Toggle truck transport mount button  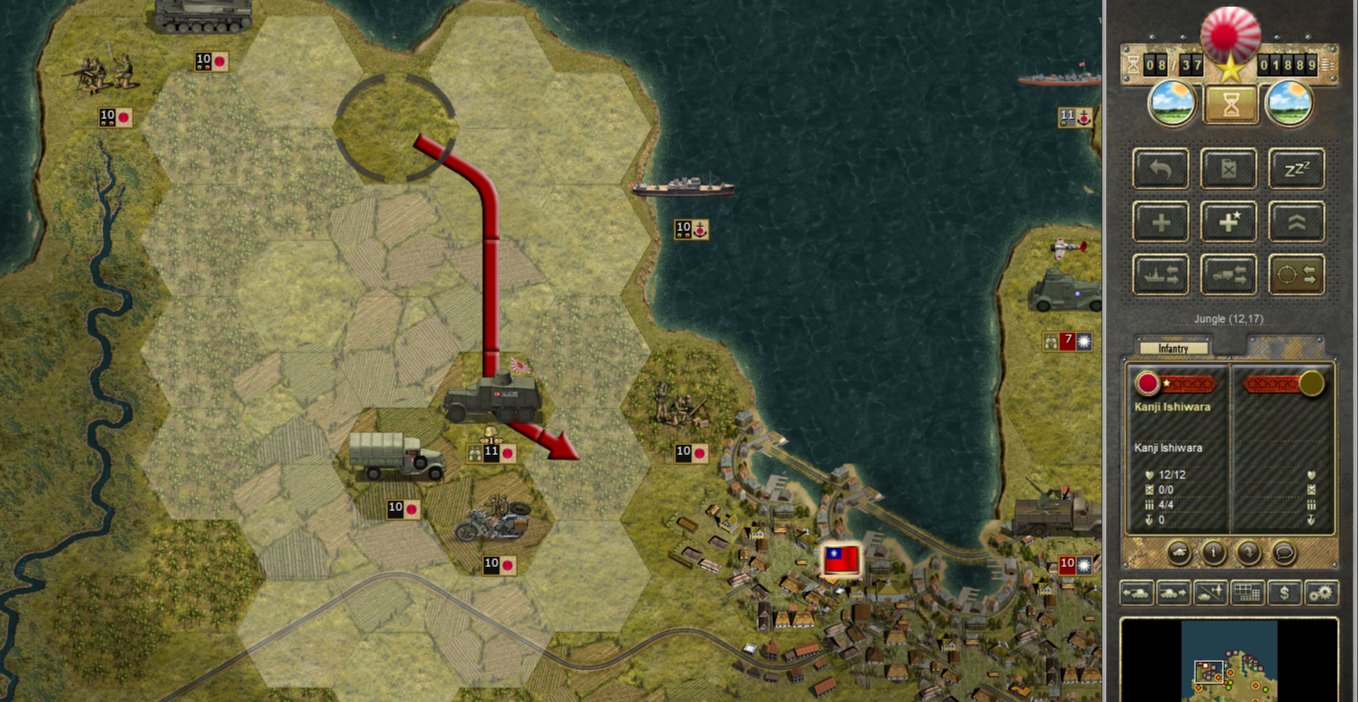click(x=1229, y=275)
